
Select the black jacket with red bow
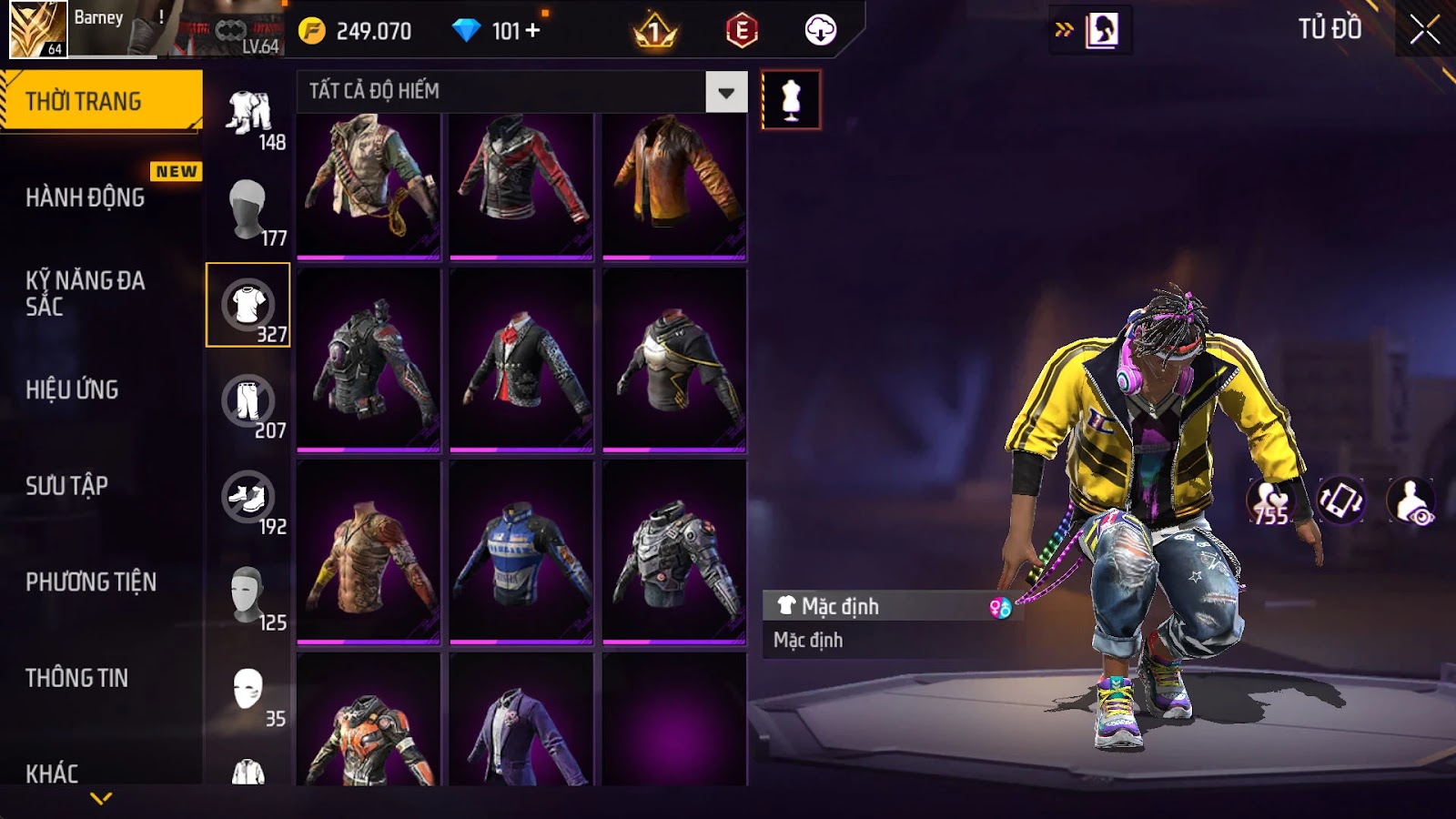[x=521, y=360]
